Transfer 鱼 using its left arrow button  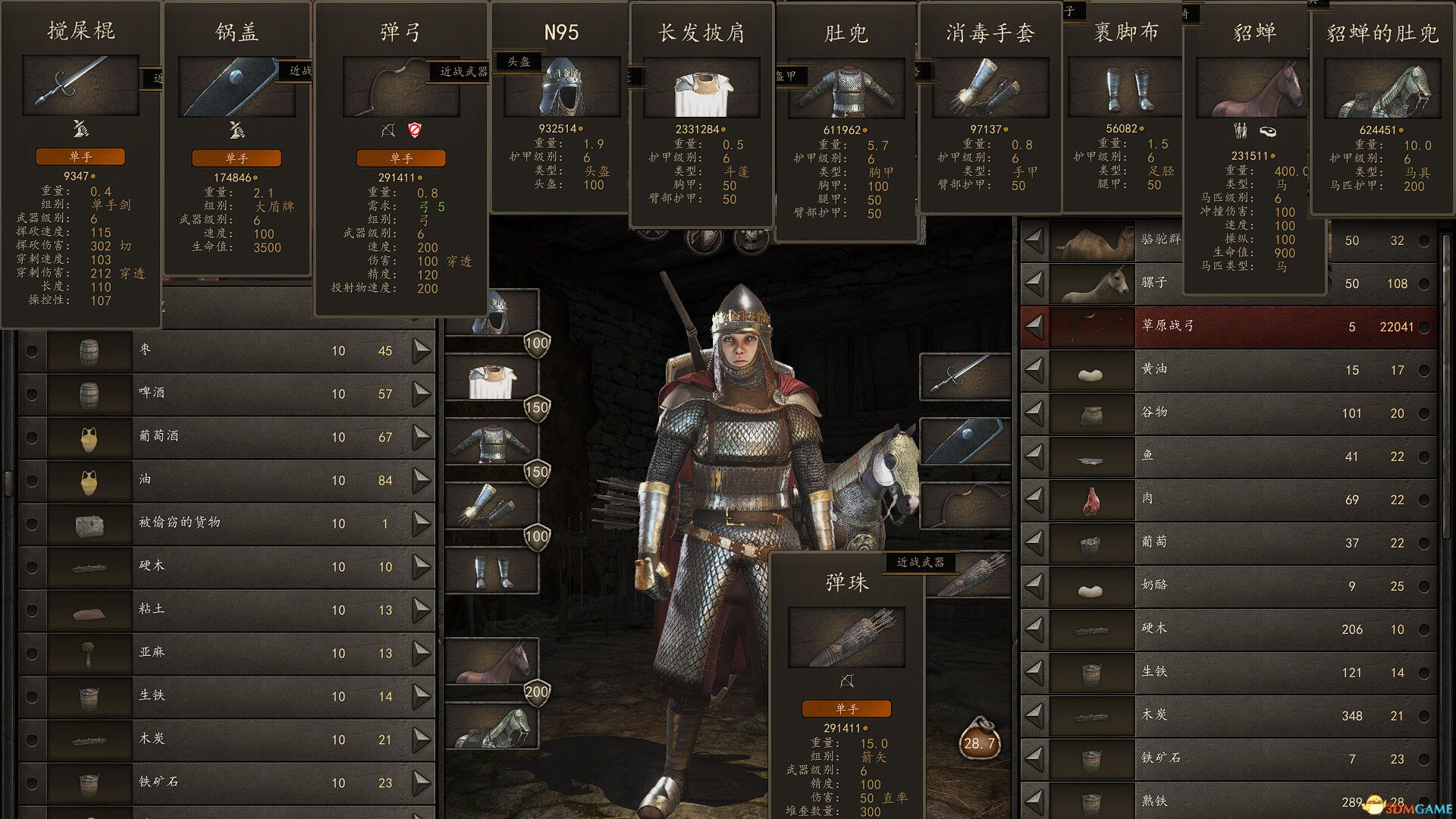[1034, 457]
